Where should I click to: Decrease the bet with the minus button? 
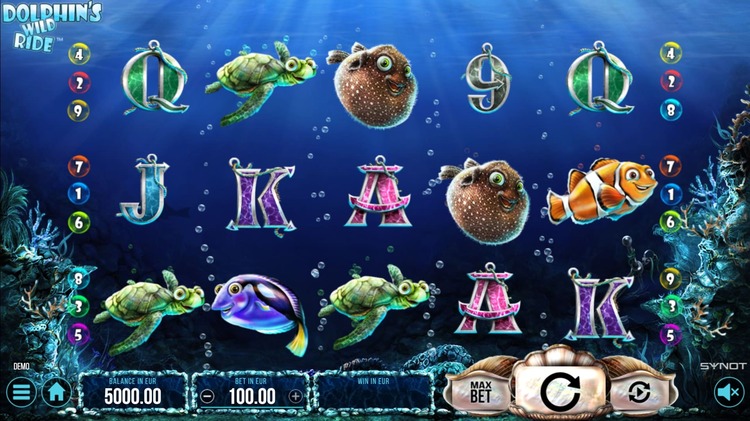(x=207, y=395)
